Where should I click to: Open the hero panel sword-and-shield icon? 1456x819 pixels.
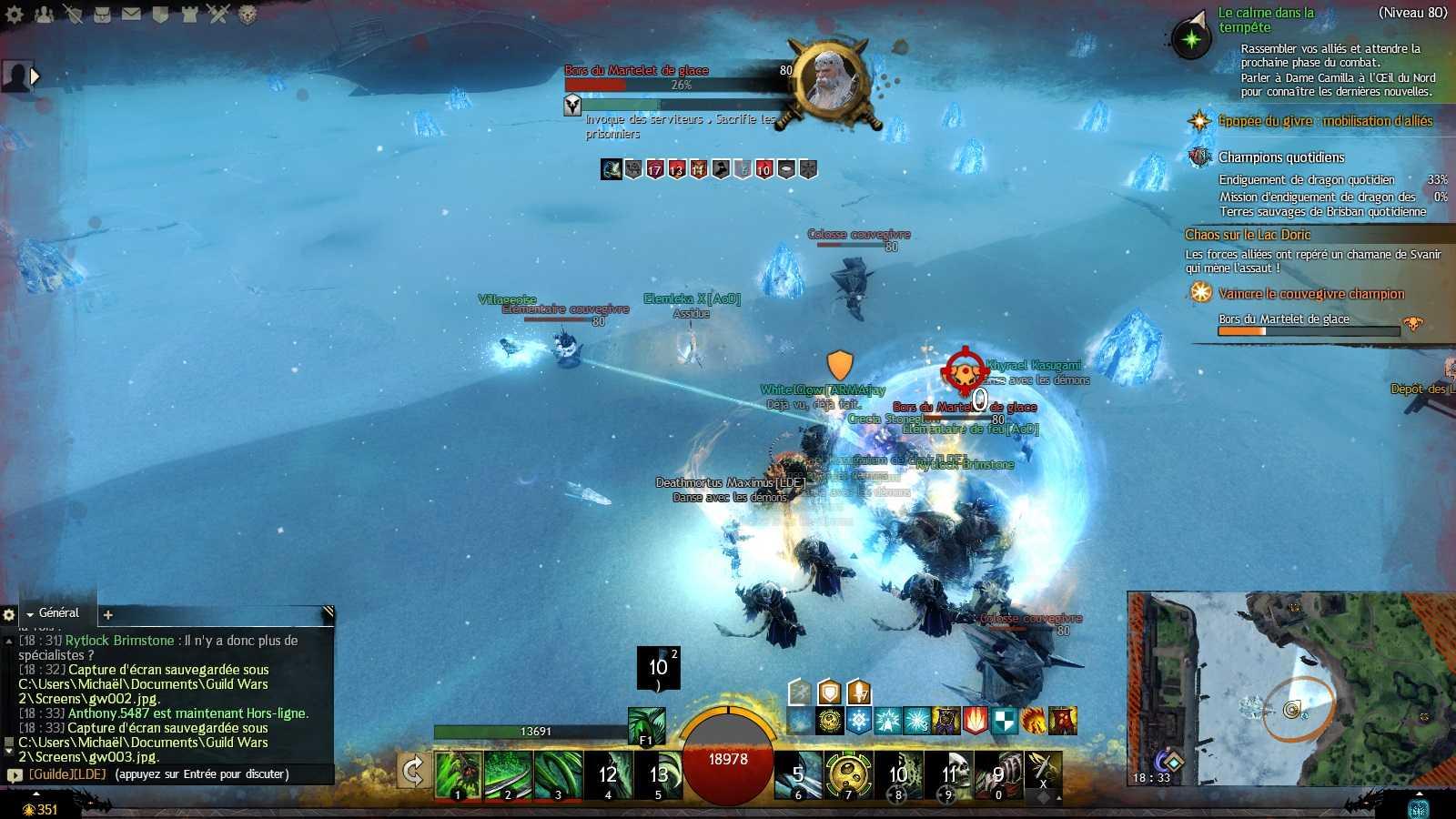coord(73,14)
